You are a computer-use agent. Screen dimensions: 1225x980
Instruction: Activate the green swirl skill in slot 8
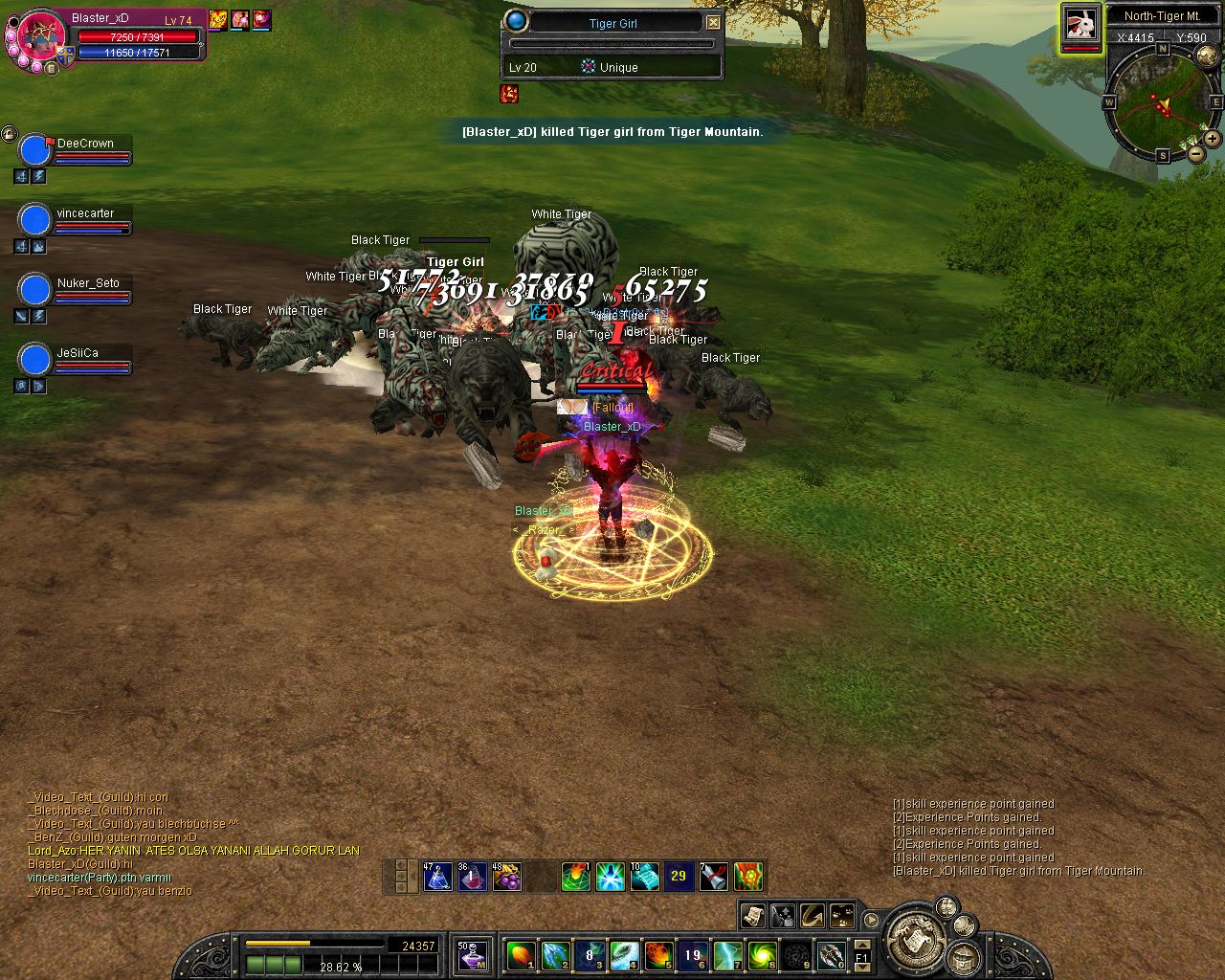click(x=762, y=954)
